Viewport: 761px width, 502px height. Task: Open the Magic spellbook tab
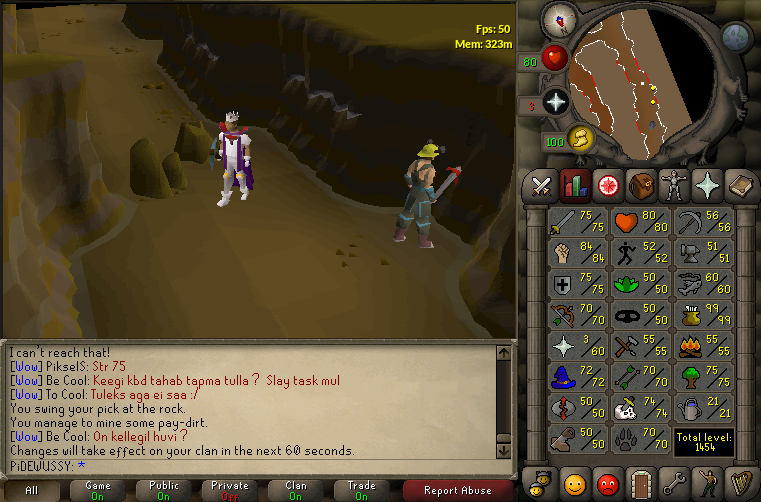click(x=738, y=184)
